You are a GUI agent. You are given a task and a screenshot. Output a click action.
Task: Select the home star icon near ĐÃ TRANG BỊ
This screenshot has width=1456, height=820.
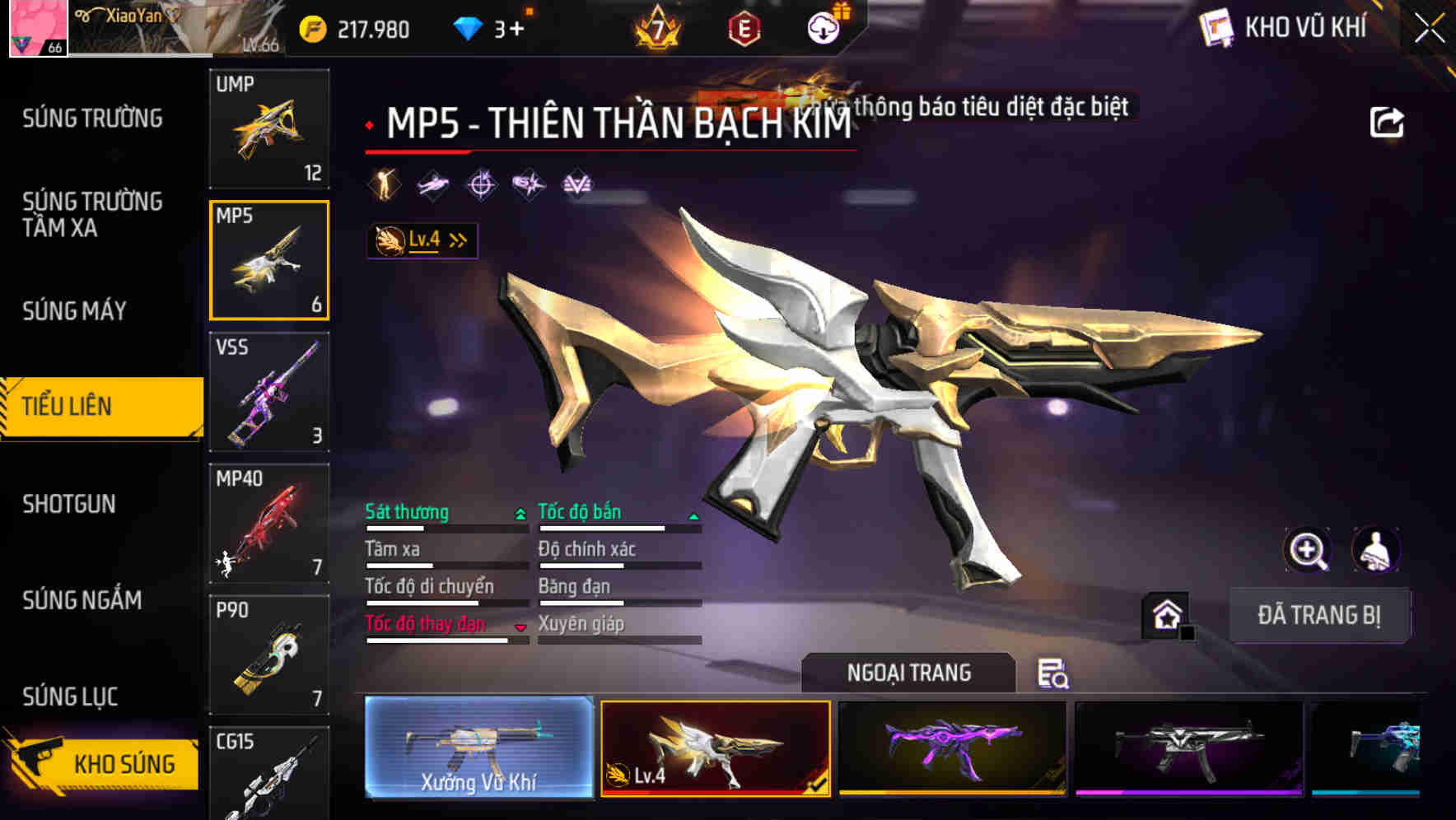point(1165,615)
